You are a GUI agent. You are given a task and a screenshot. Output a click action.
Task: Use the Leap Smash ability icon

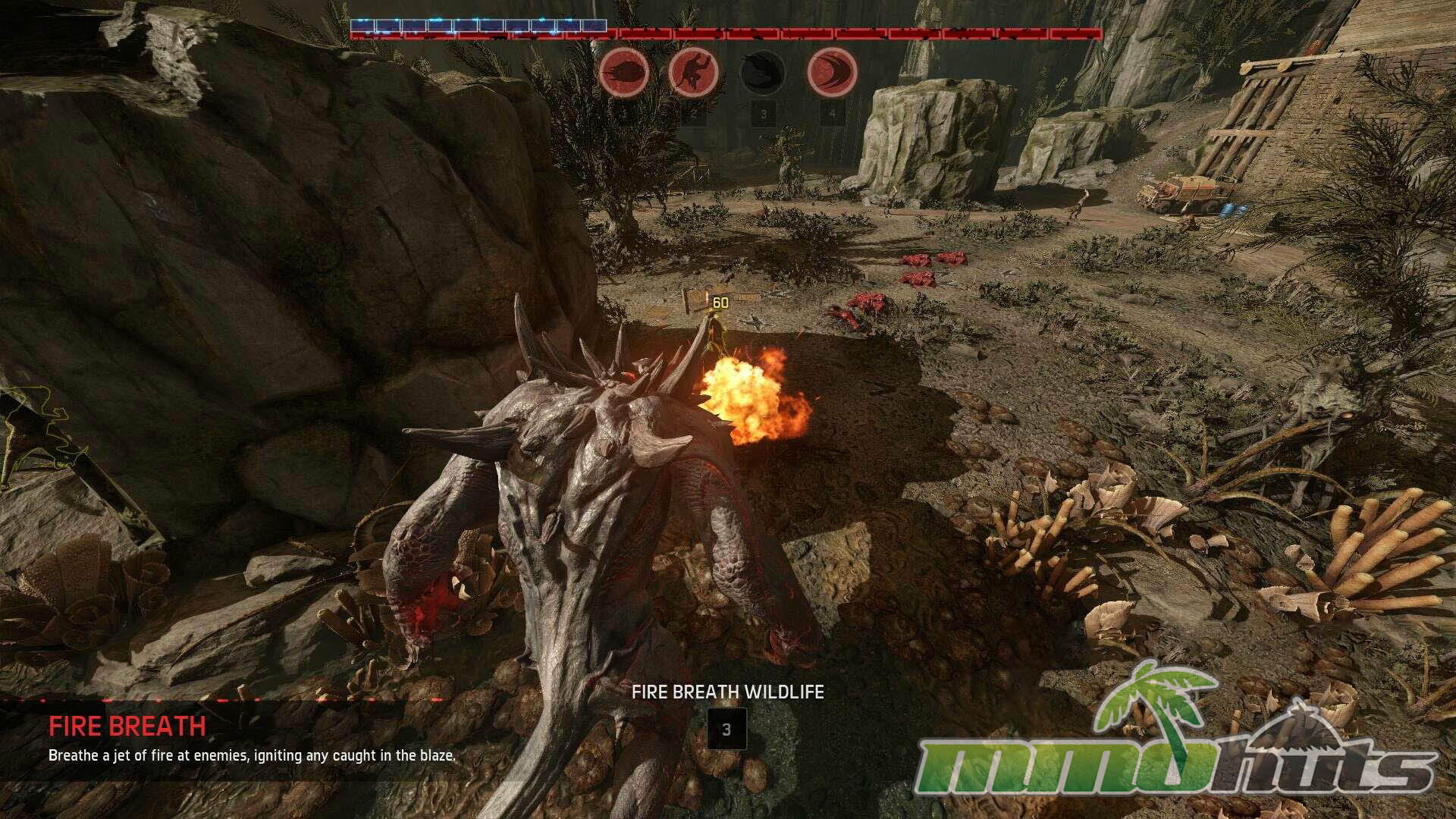click(x=694, y=73)
